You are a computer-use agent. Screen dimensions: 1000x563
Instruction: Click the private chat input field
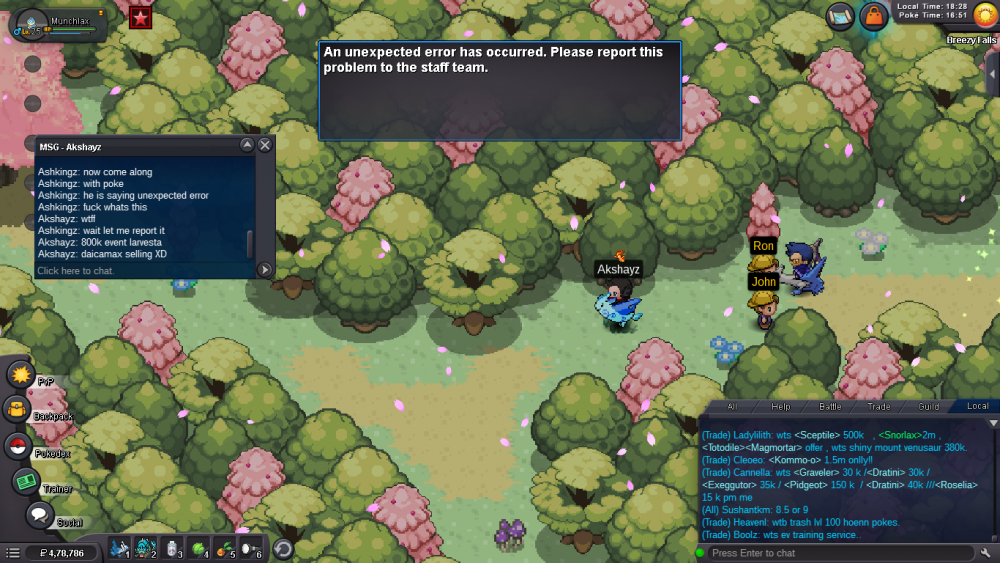[x=140, y=270]
